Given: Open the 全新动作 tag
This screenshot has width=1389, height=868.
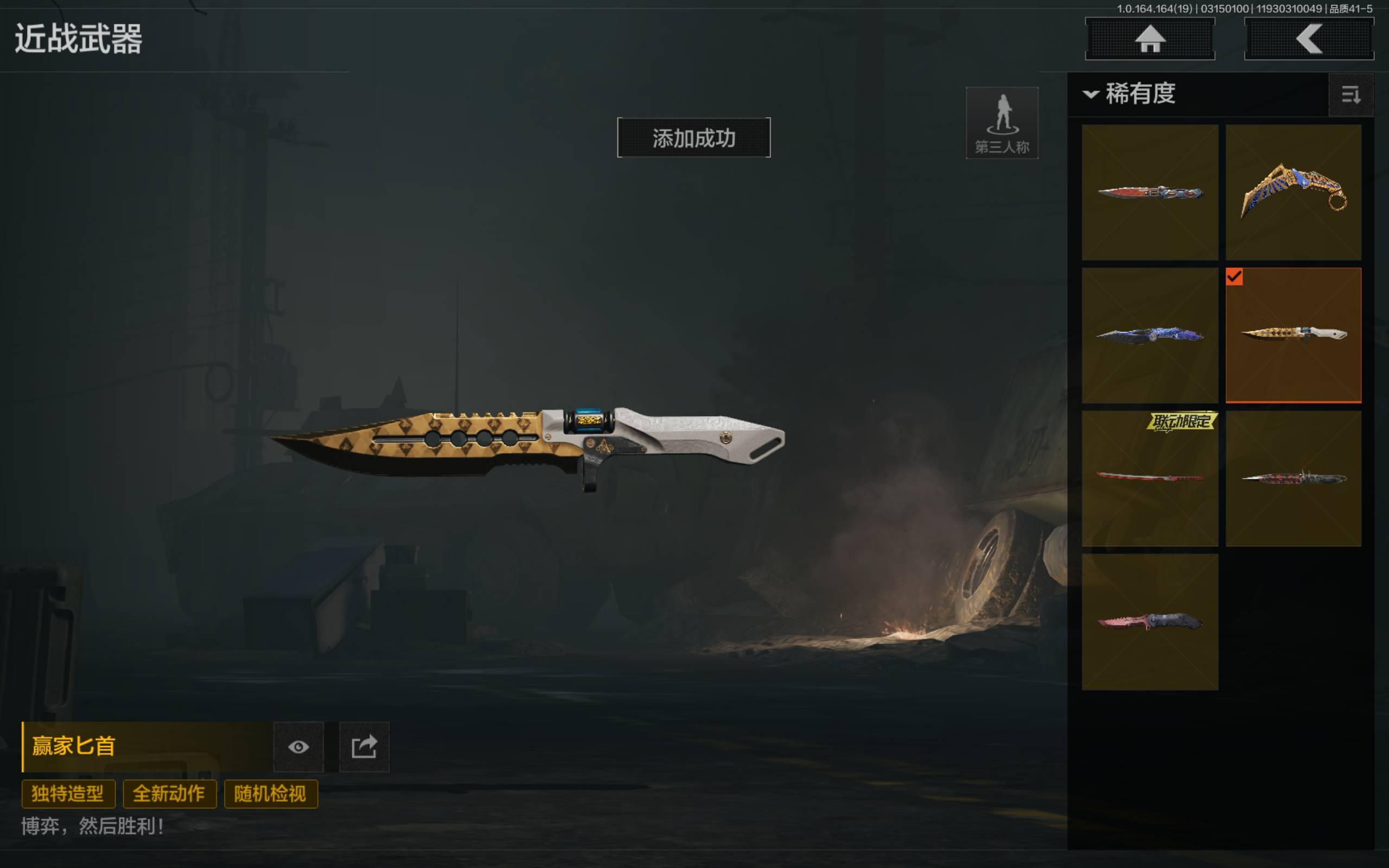Looking at the screenshot, I should click(x=169, y=794).
